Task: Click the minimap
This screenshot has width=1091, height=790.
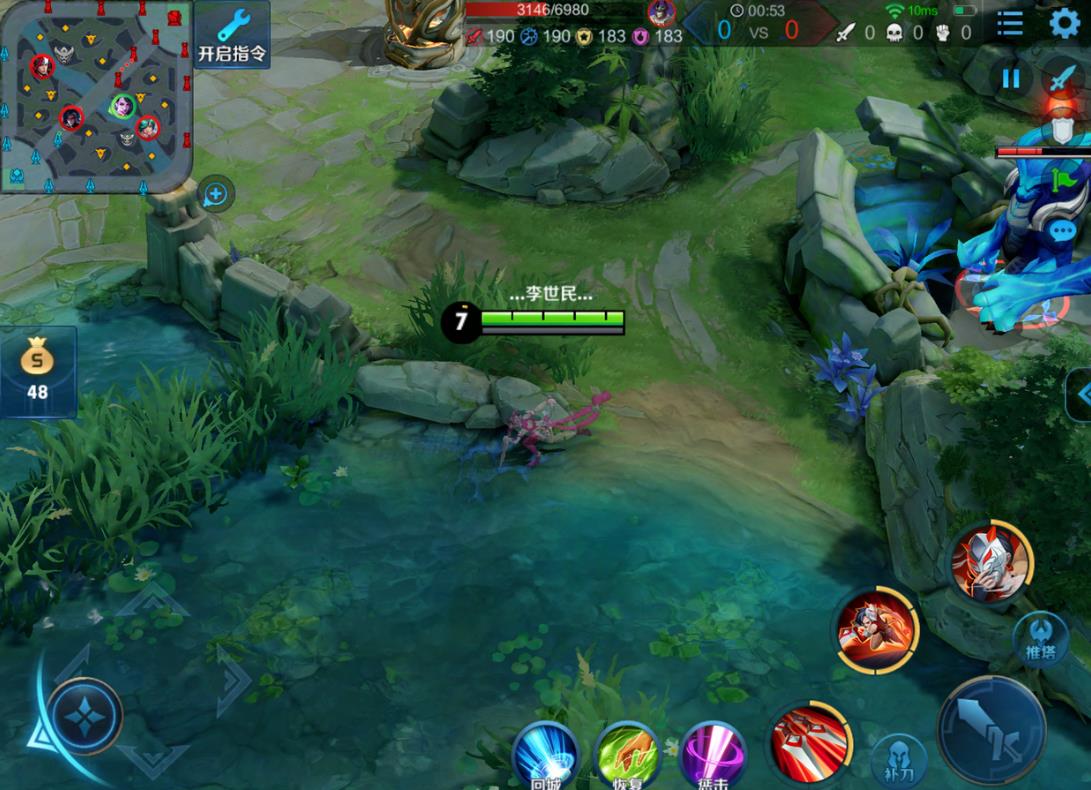Action: coord(95,96)
